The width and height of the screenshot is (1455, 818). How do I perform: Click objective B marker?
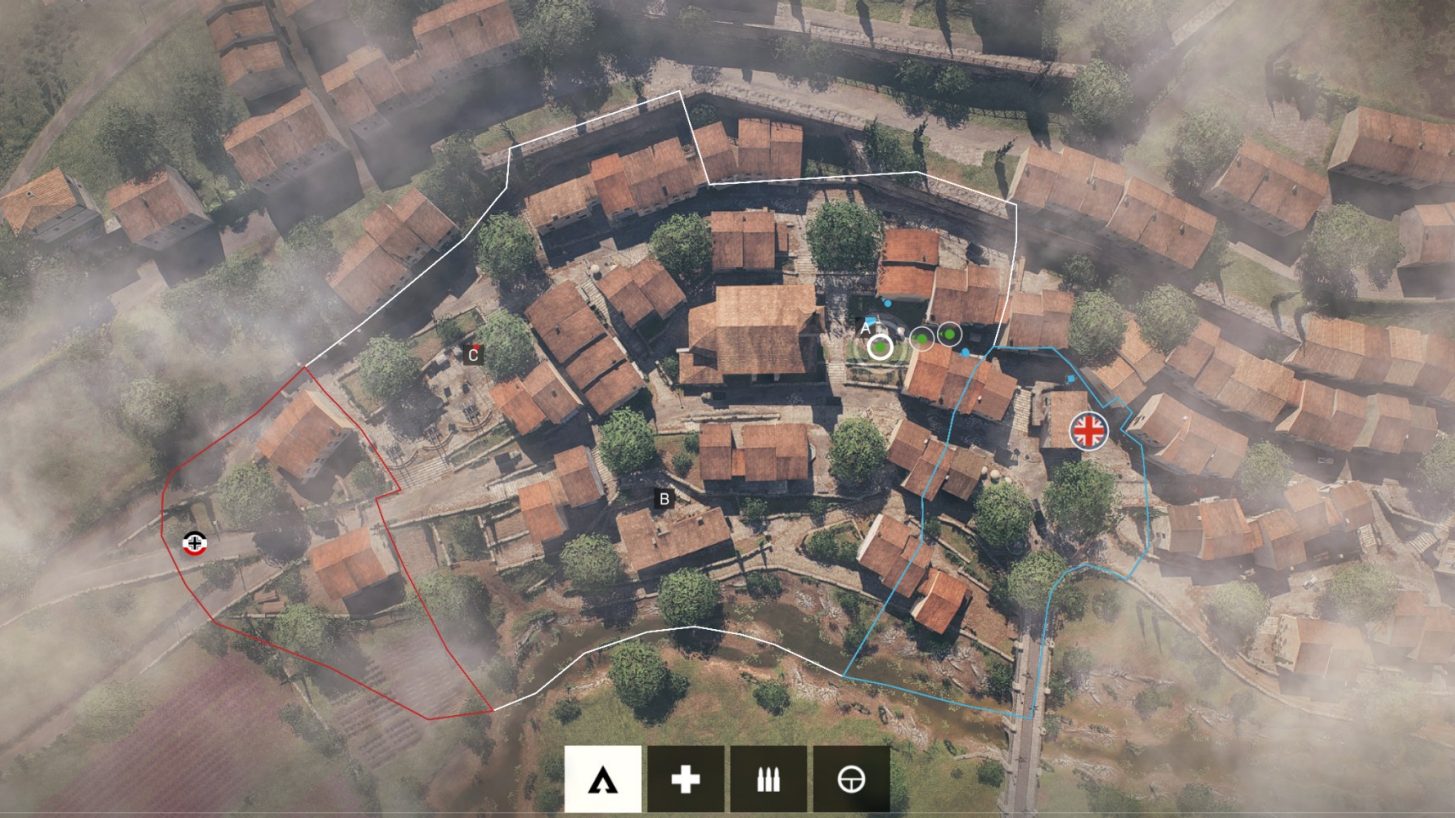click(x=663, y=496)
